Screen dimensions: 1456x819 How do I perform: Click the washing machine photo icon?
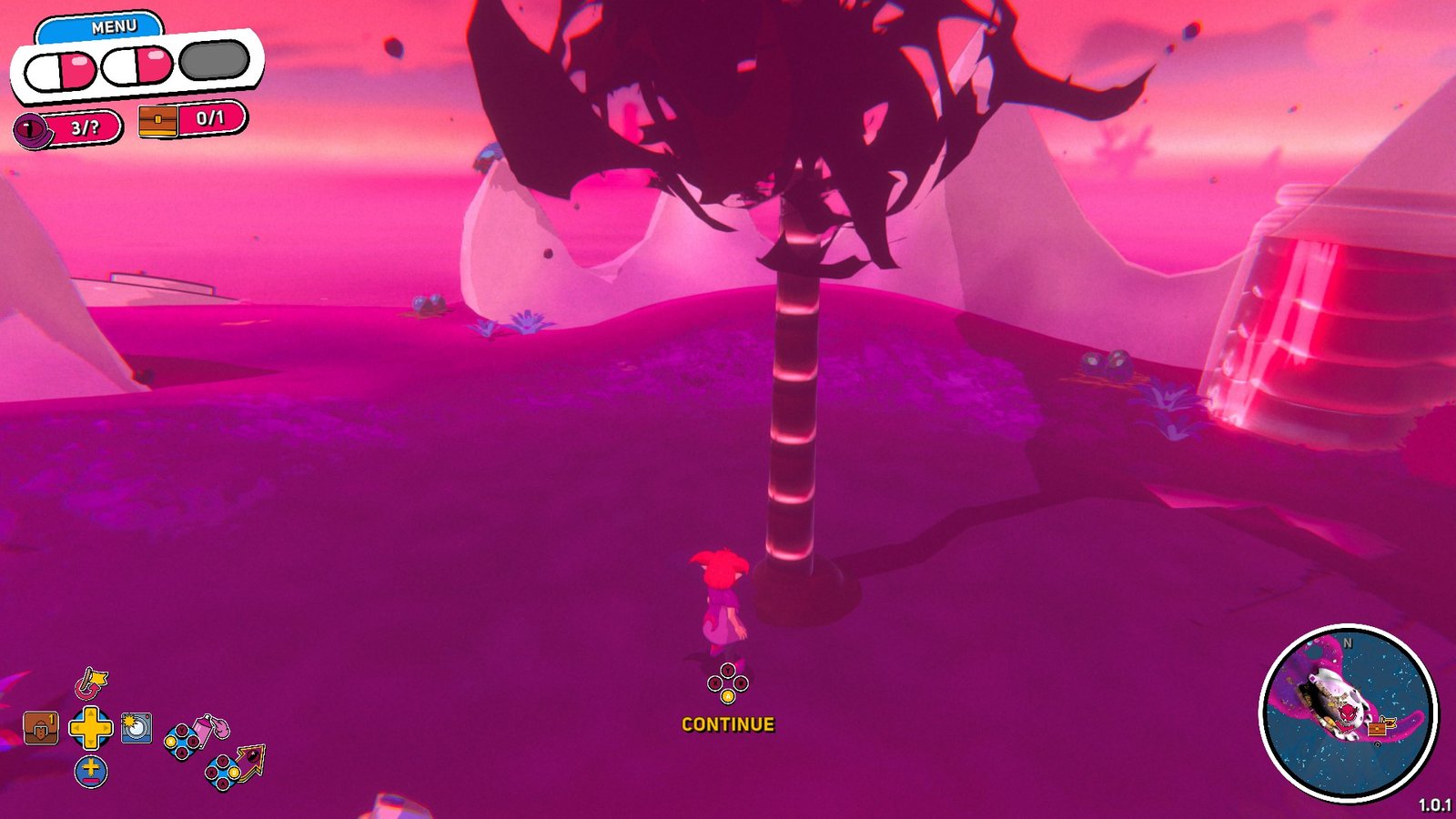[136, 727]
